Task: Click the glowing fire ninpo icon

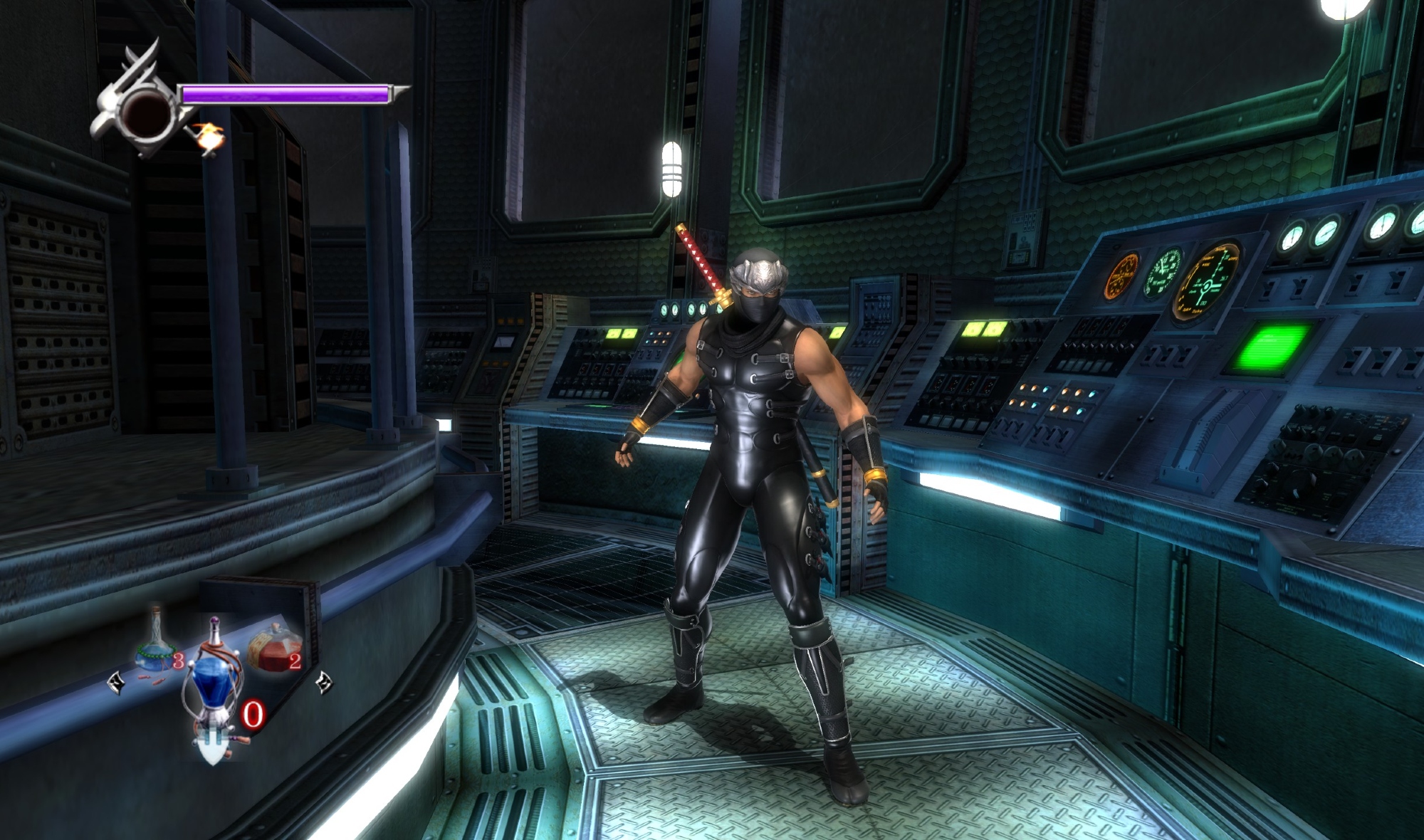Action: coord(208,137)
